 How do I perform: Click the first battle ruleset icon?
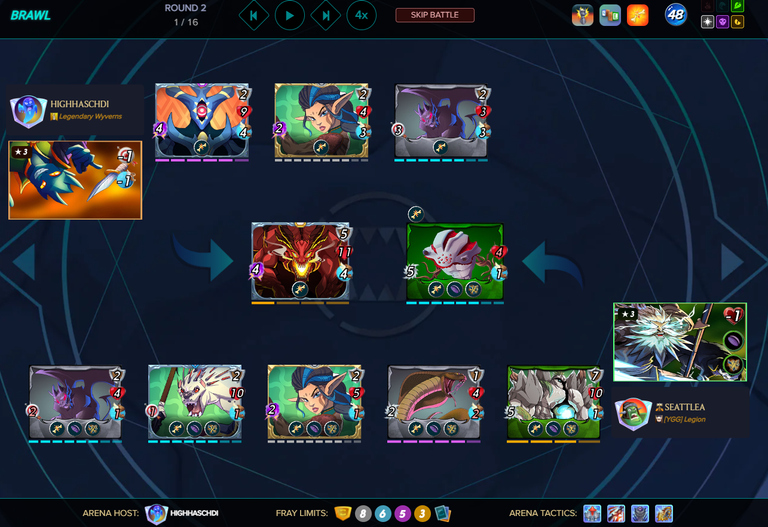(x=583, y=15)
